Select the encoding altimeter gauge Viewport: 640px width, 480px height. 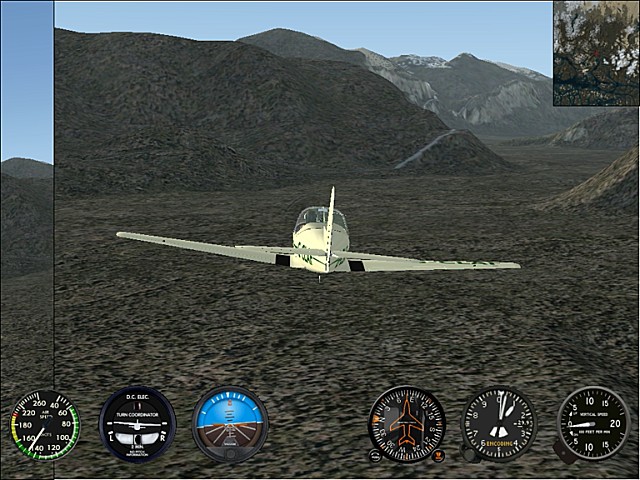point(499,423)
